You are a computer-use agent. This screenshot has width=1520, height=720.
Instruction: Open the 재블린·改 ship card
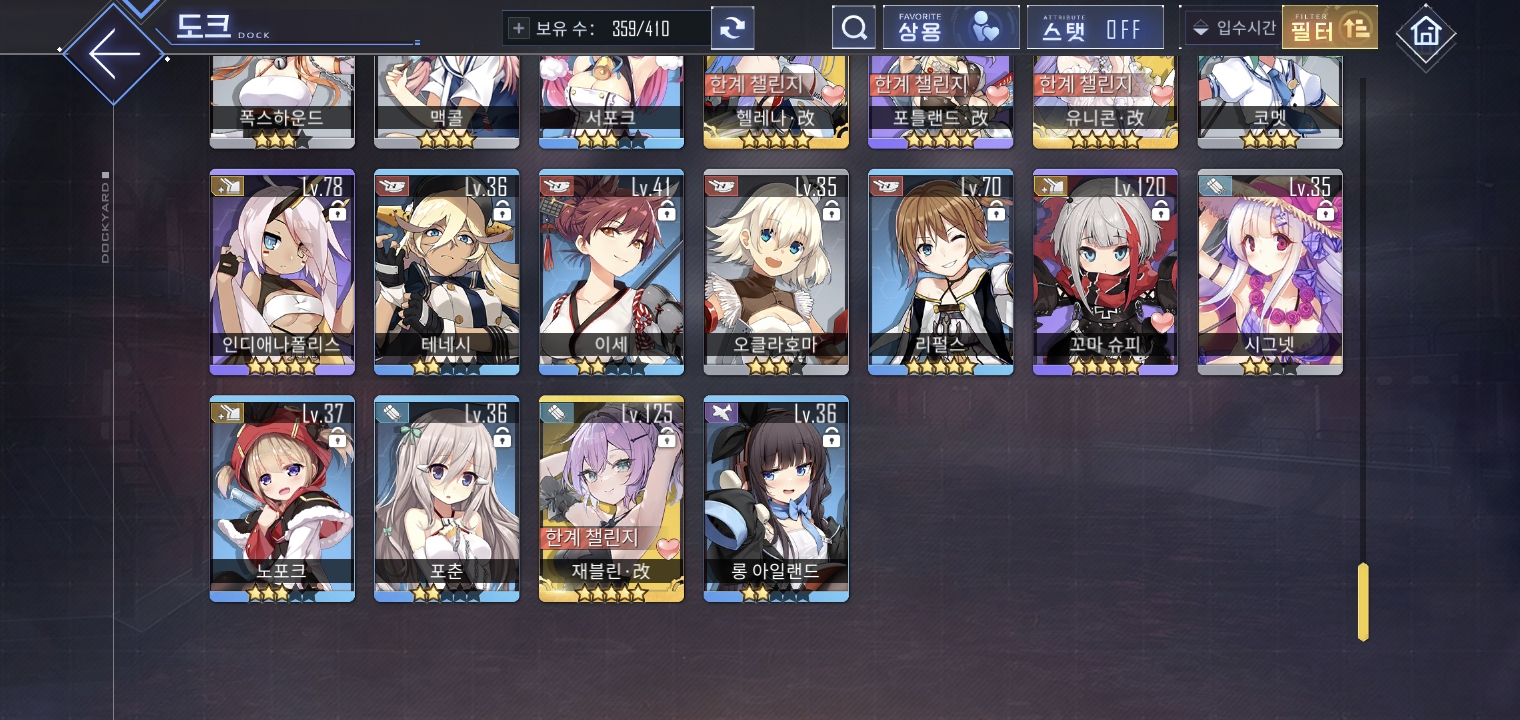click(611, 498)
